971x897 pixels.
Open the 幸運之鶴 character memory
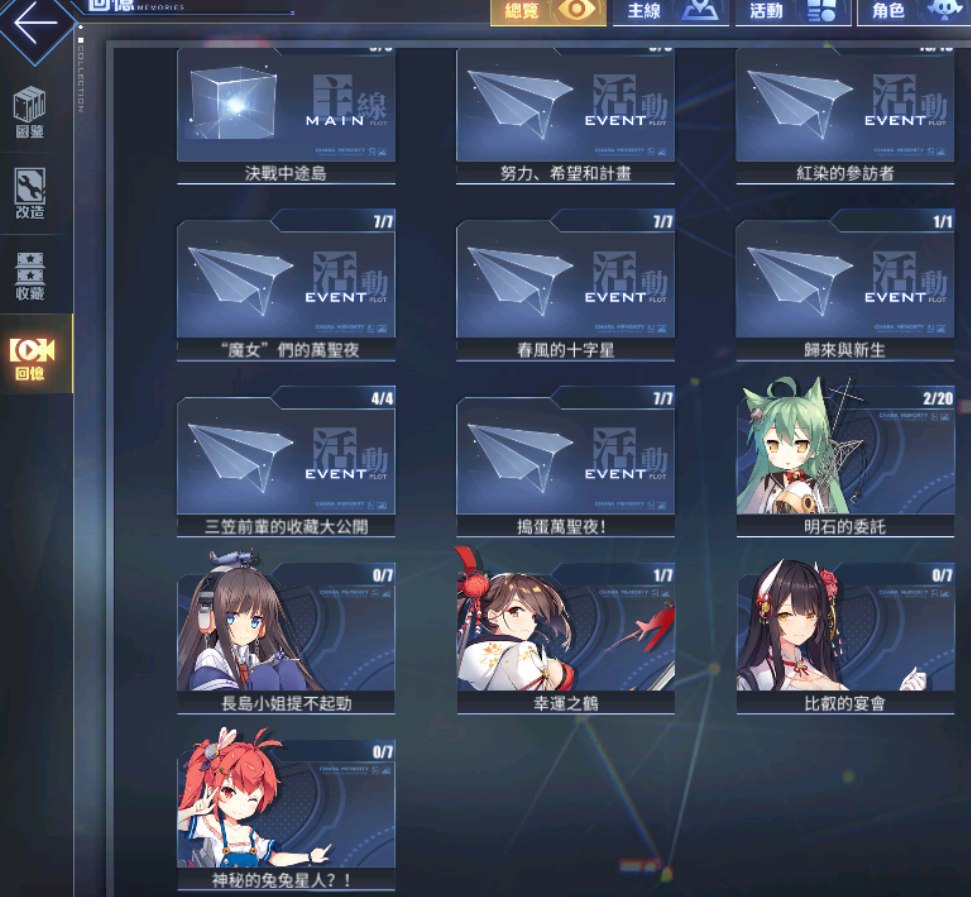(x=565, y=638)
